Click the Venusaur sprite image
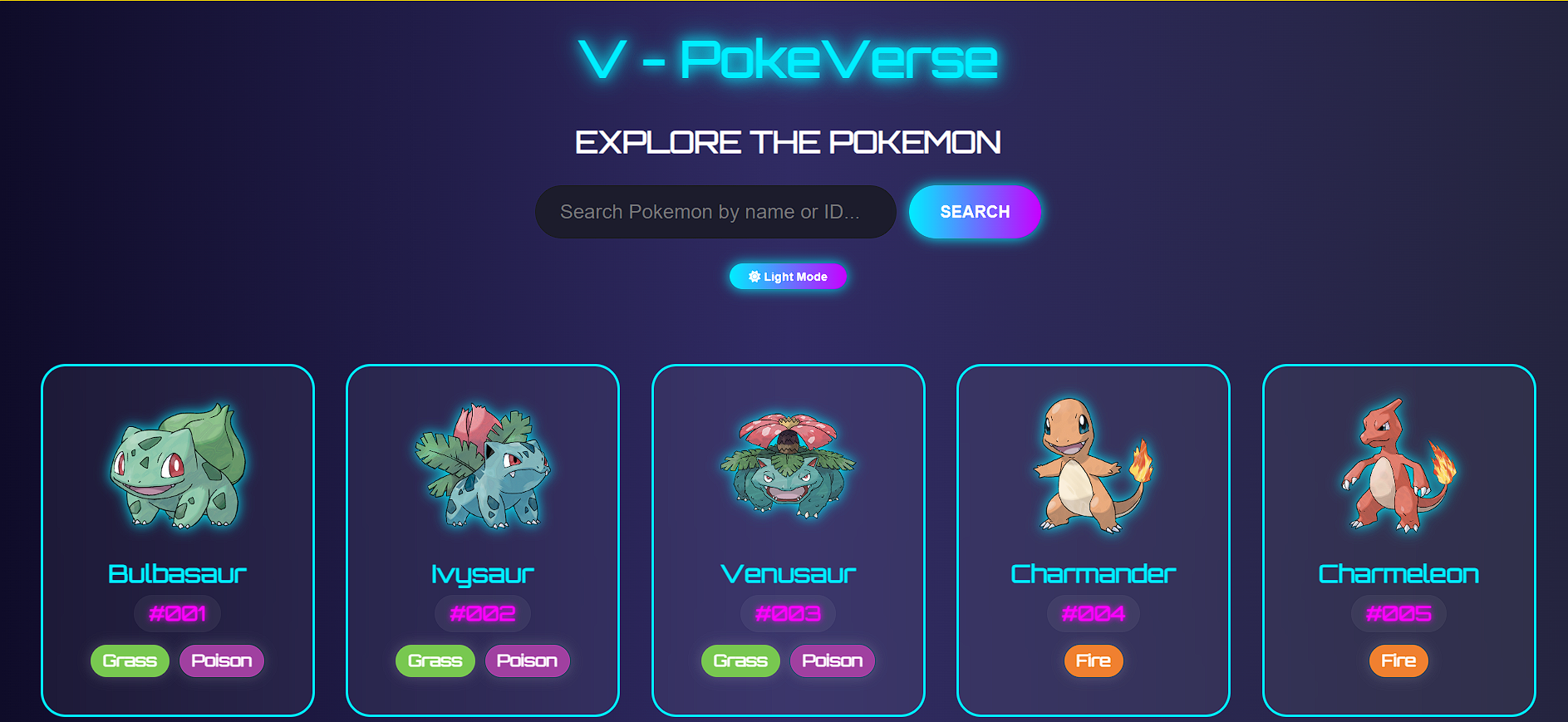This screenshot has width=1568, height=722. pyautogui.click(x=788, y=469)
